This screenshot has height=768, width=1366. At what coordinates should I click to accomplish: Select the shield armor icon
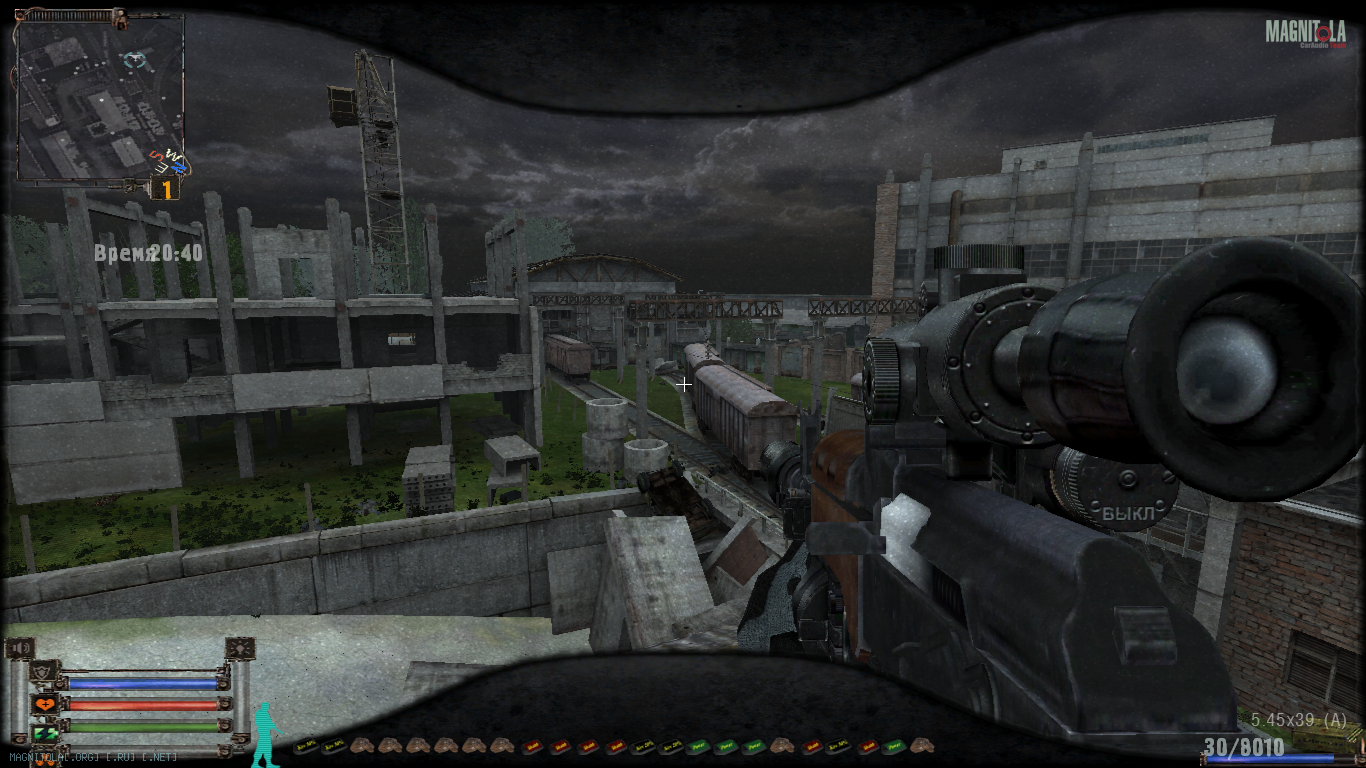click(x=44, y=672)
